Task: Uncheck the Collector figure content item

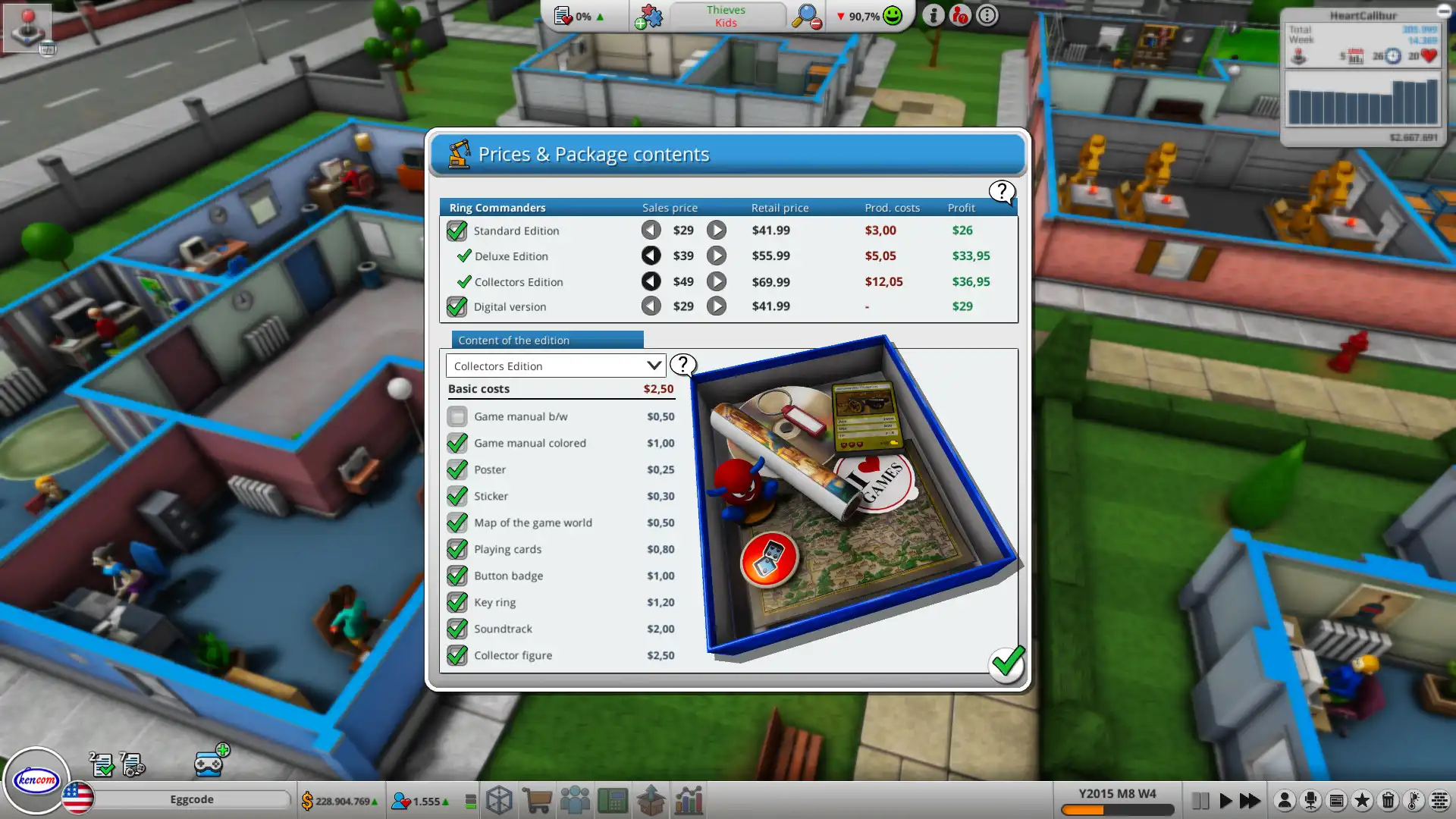Action: [x=457, y=655]
